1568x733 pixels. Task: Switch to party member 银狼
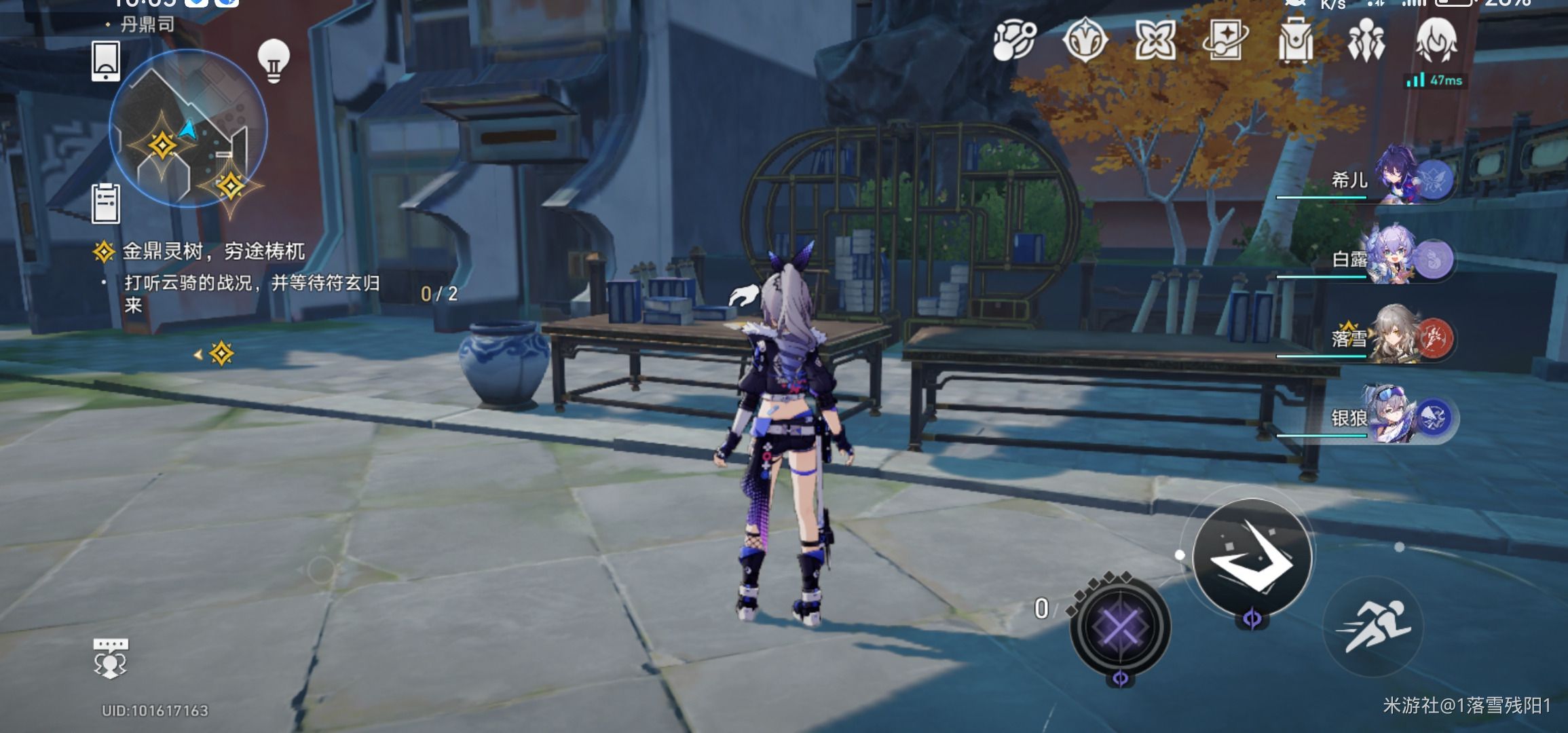(1398, 416)
